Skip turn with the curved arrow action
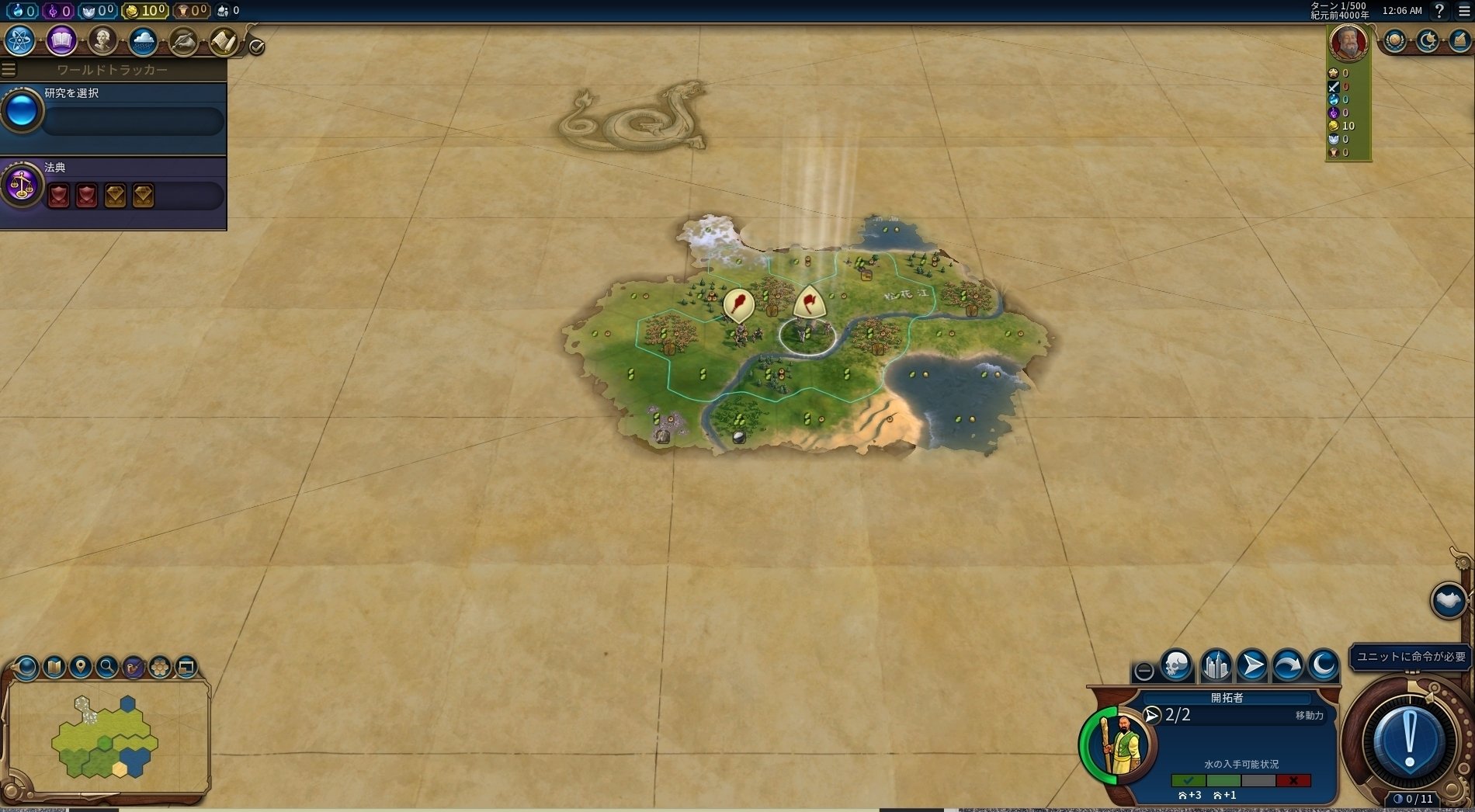 point(1288,665)
